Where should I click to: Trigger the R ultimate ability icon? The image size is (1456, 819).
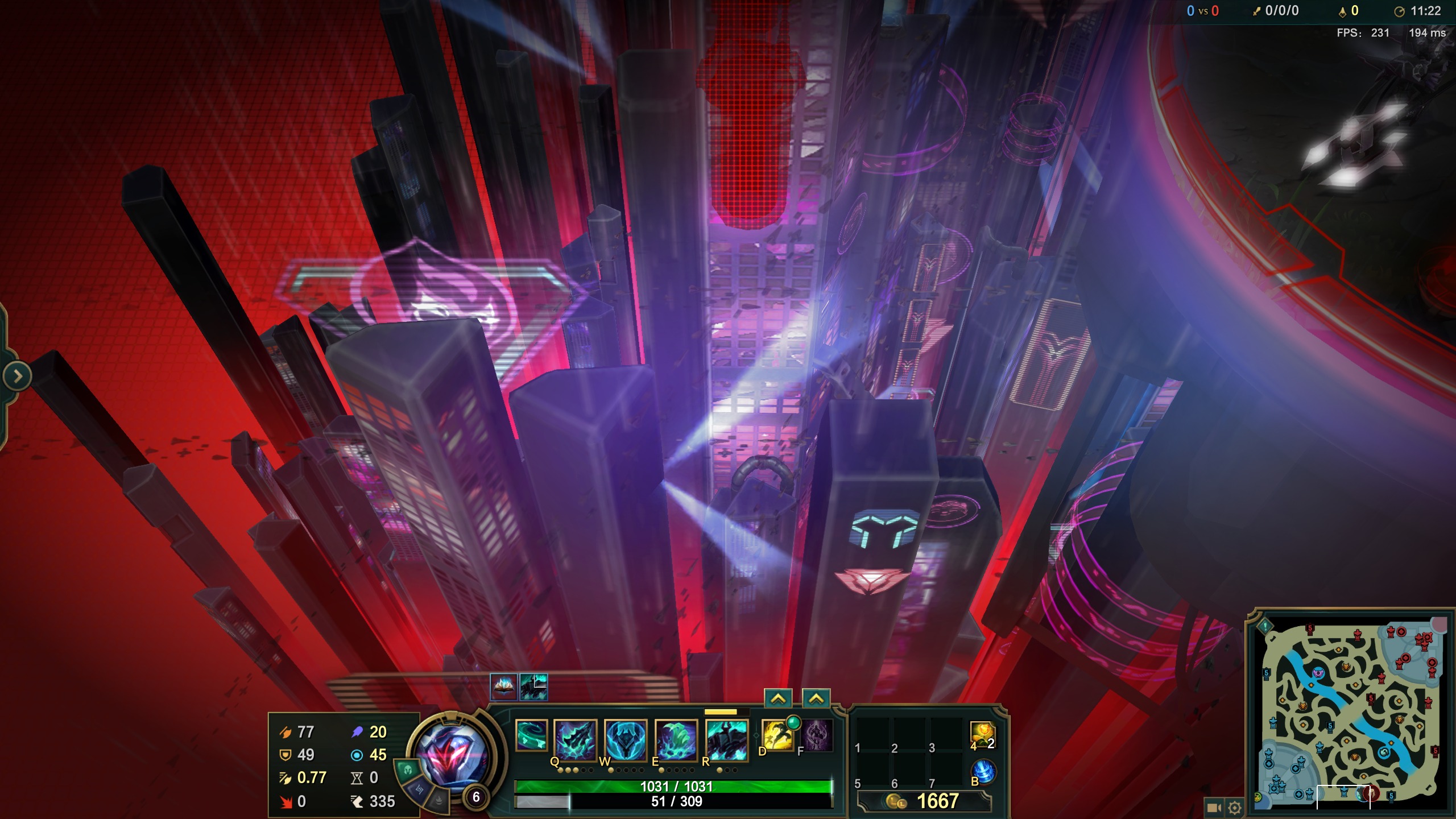726,739
